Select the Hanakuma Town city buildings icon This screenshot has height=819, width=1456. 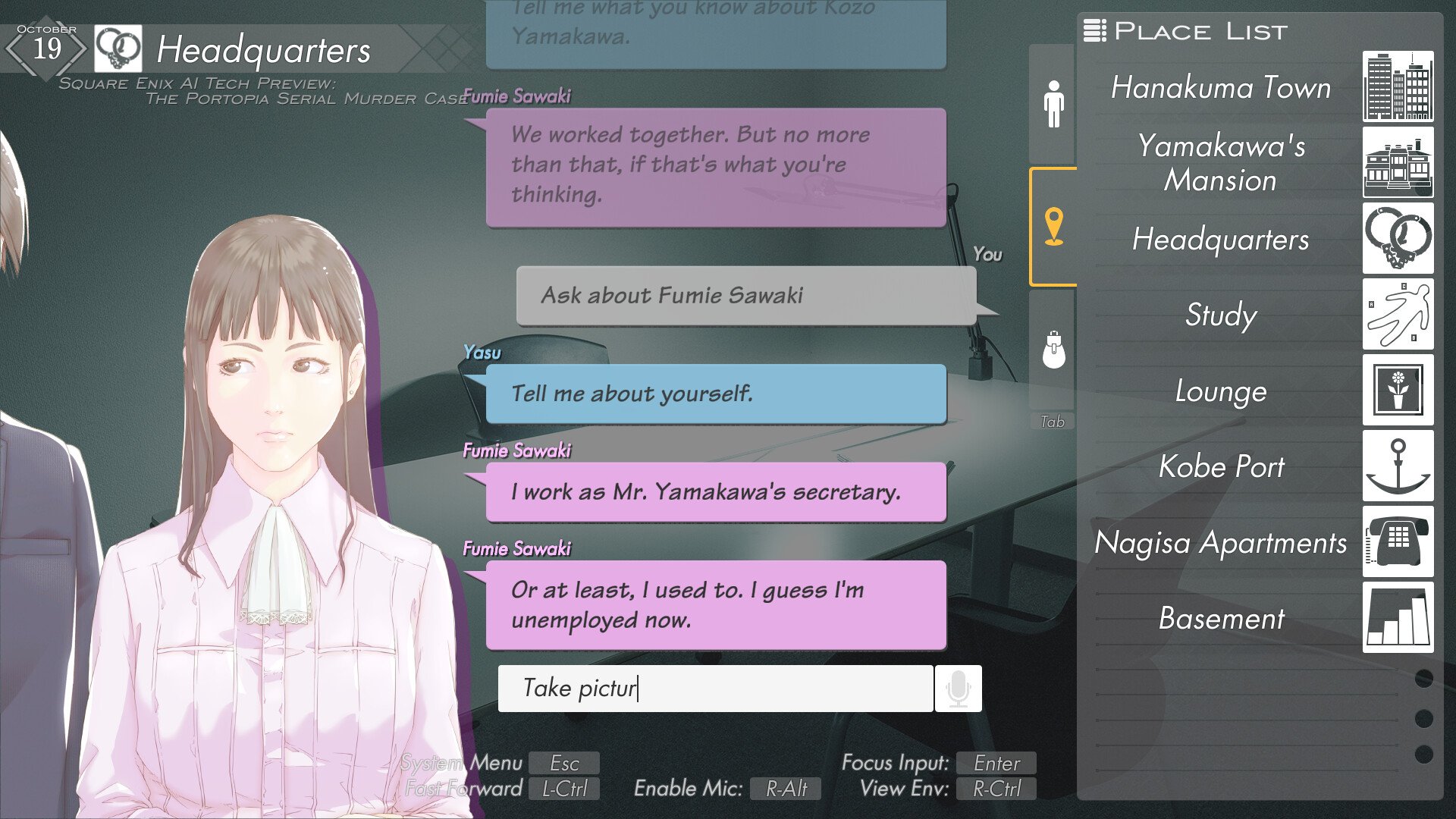tap(1398, 87)
